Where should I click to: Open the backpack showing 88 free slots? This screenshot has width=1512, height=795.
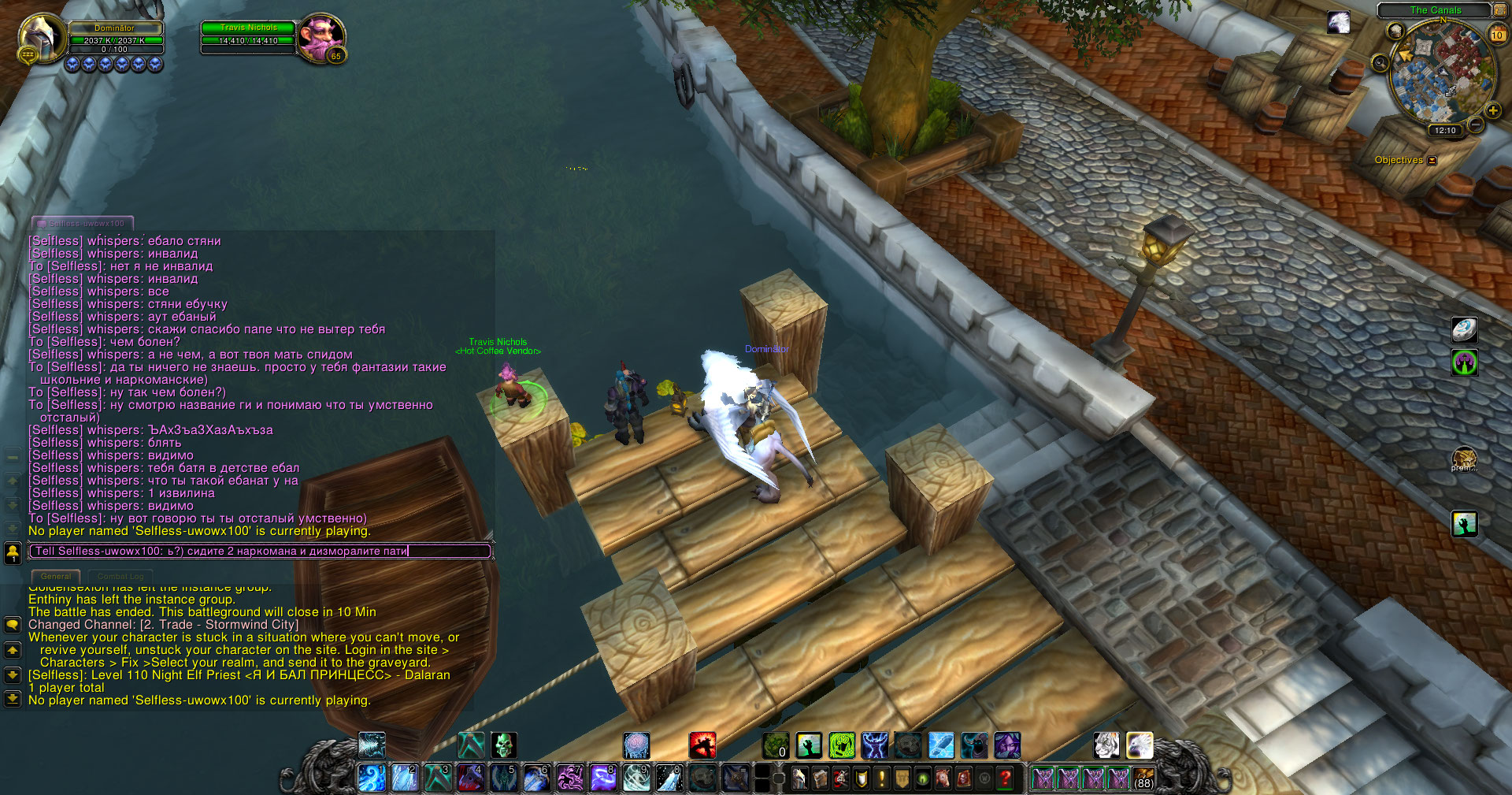click(x=1143, y=778)
